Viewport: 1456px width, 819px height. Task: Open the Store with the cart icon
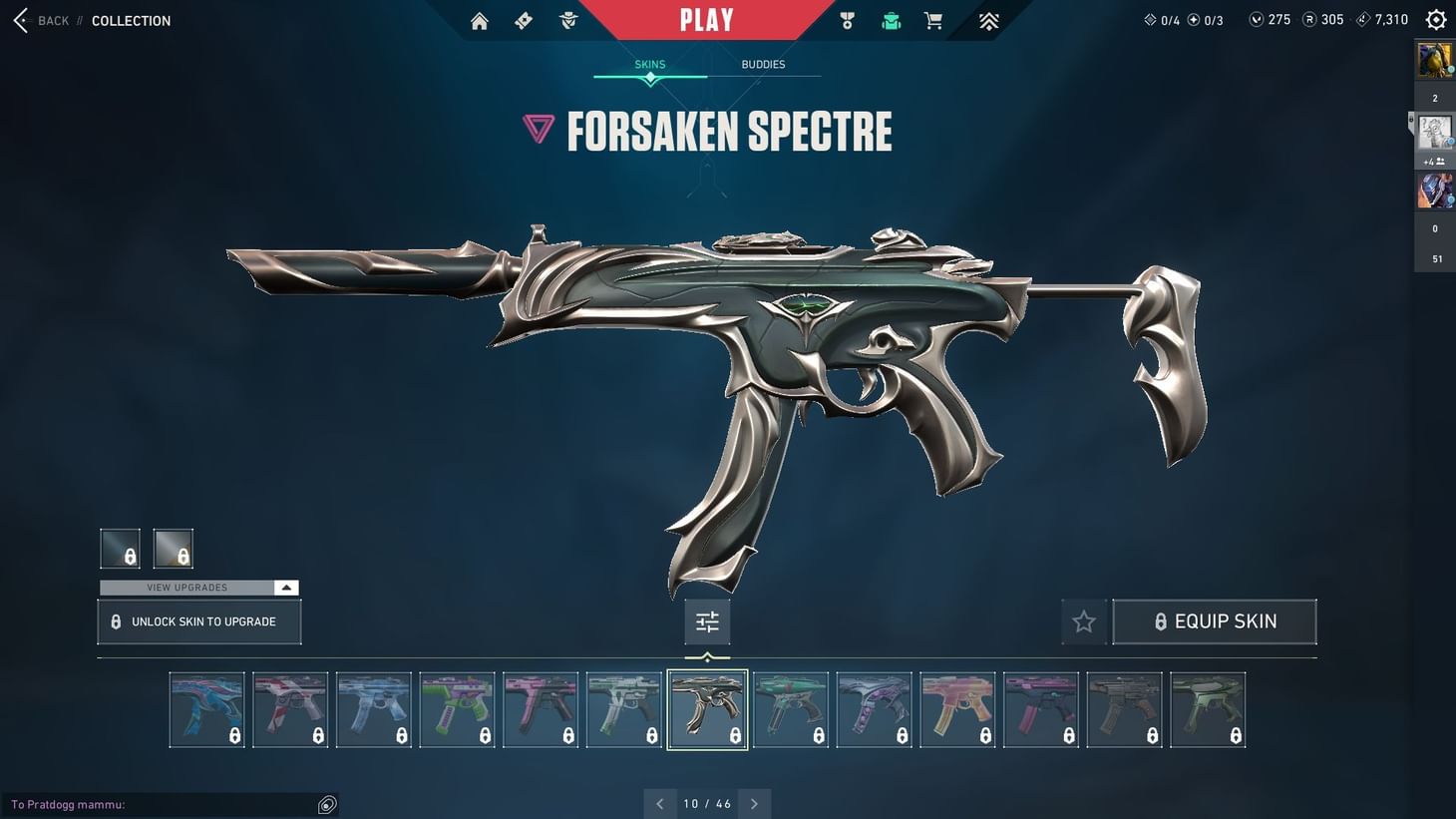pos(932,20)
